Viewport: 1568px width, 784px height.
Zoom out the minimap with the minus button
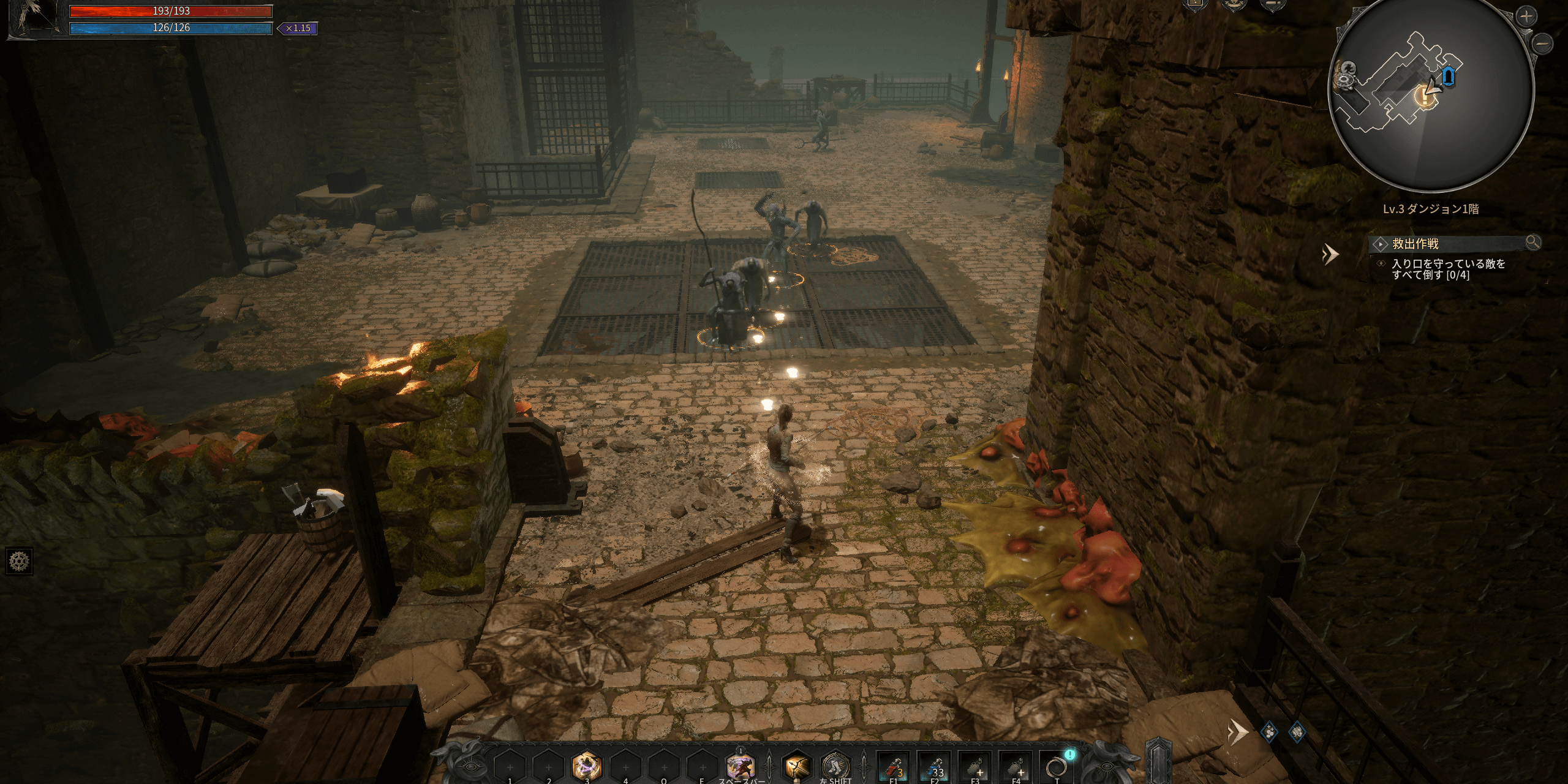[1544, 43]
